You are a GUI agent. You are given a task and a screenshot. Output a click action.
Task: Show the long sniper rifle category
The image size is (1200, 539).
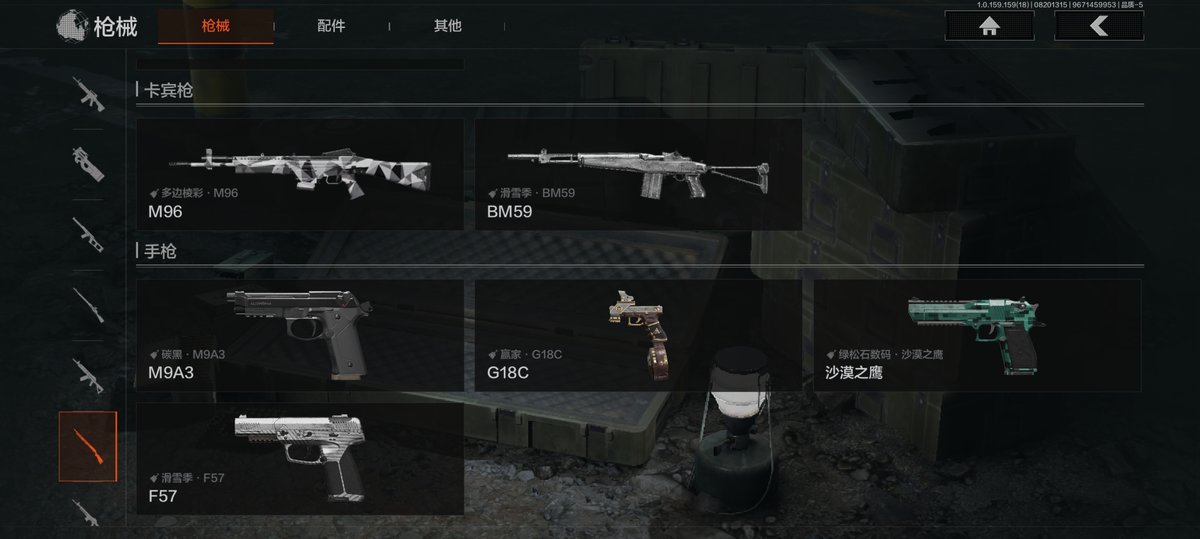coord(88,304)
